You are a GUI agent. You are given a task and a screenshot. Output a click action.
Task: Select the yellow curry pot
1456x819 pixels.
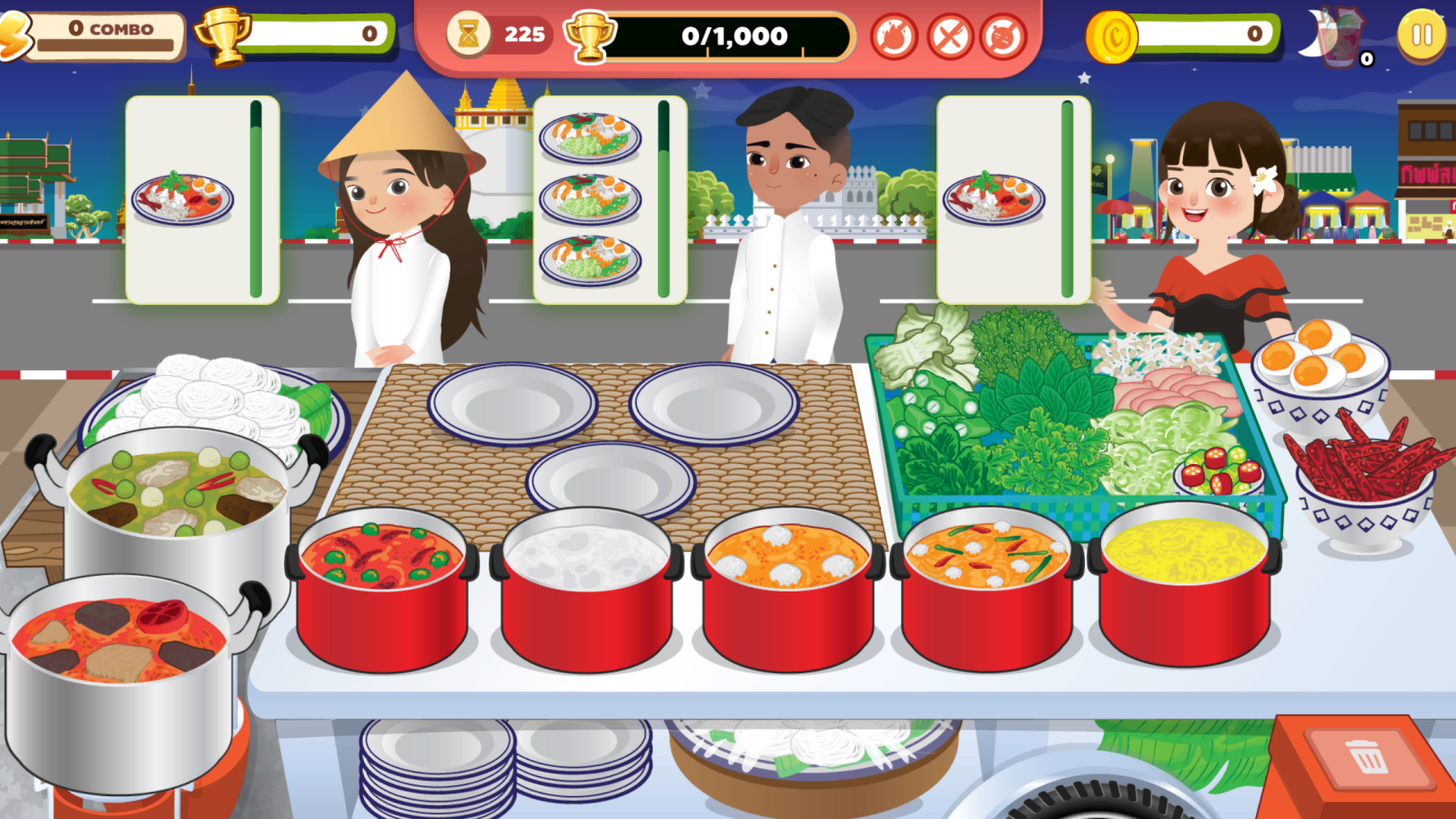pyautogui.click(x=1184, y=582)
